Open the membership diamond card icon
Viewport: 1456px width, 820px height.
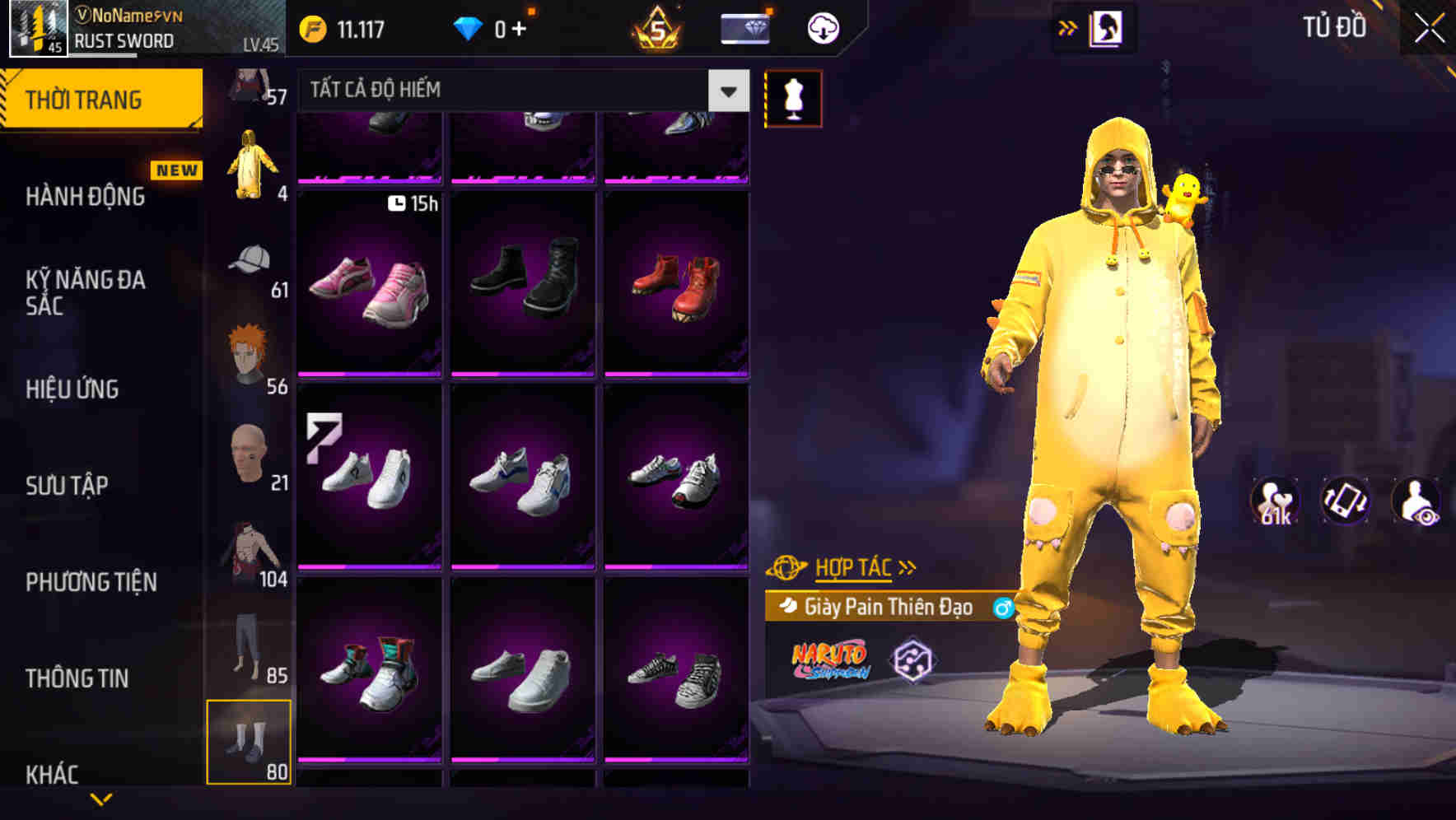[744, 26]
